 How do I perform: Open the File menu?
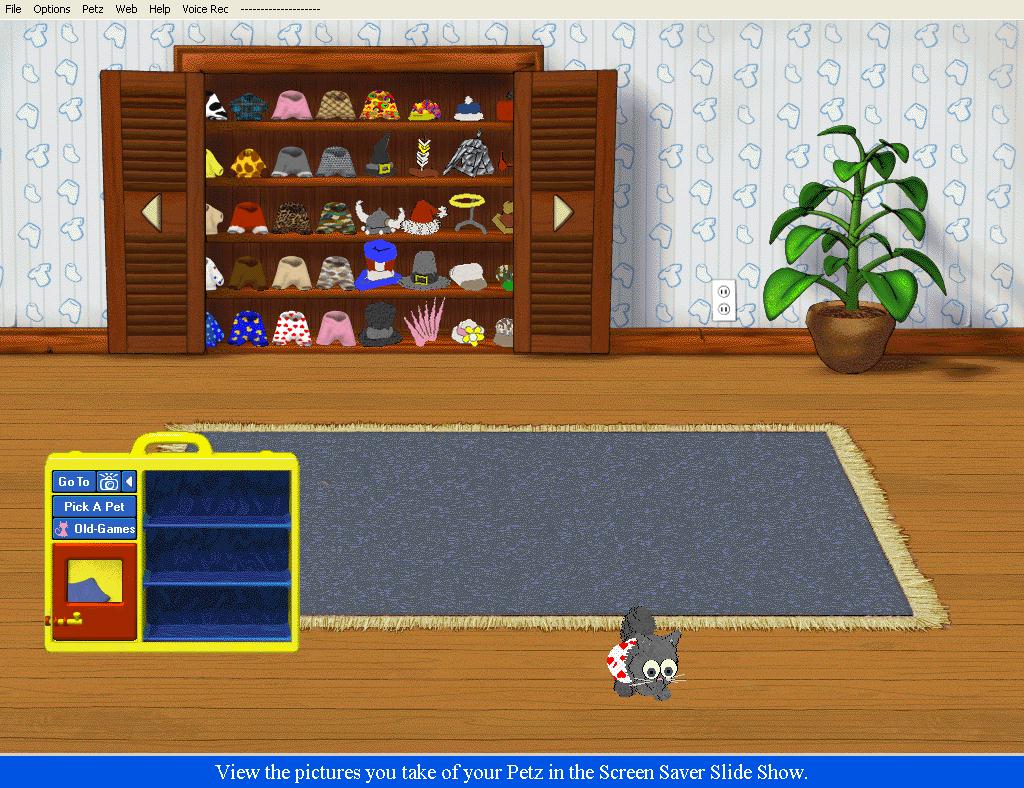(x=13, y=9)
